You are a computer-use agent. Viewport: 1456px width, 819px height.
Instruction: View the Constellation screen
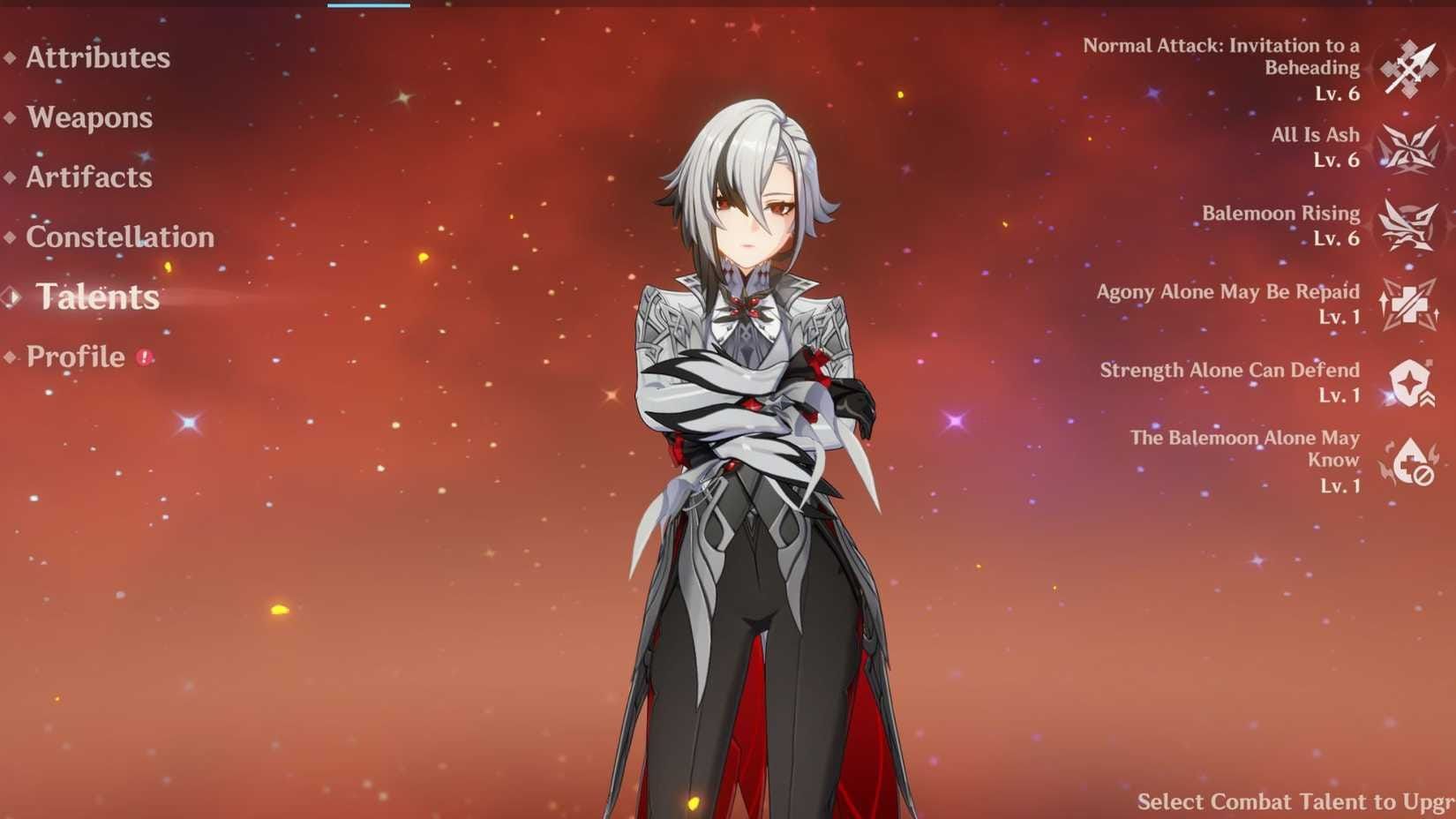click(119, 237)
